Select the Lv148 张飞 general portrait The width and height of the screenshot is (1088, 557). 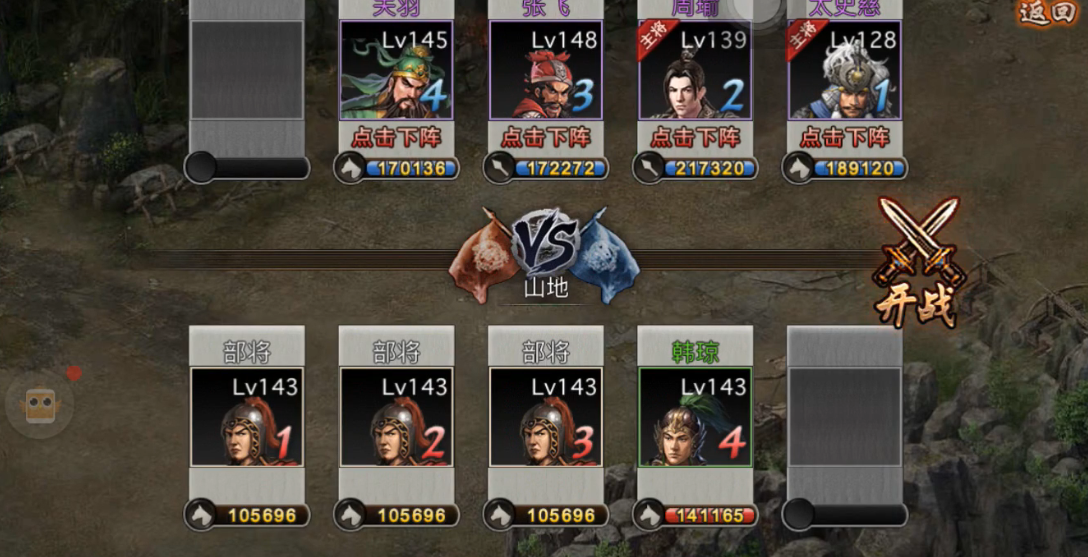546,70
